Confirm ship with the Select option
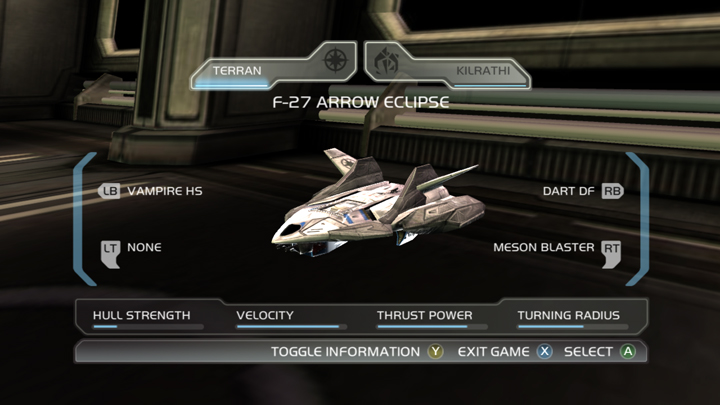The image size is (720, 405). 600,352
